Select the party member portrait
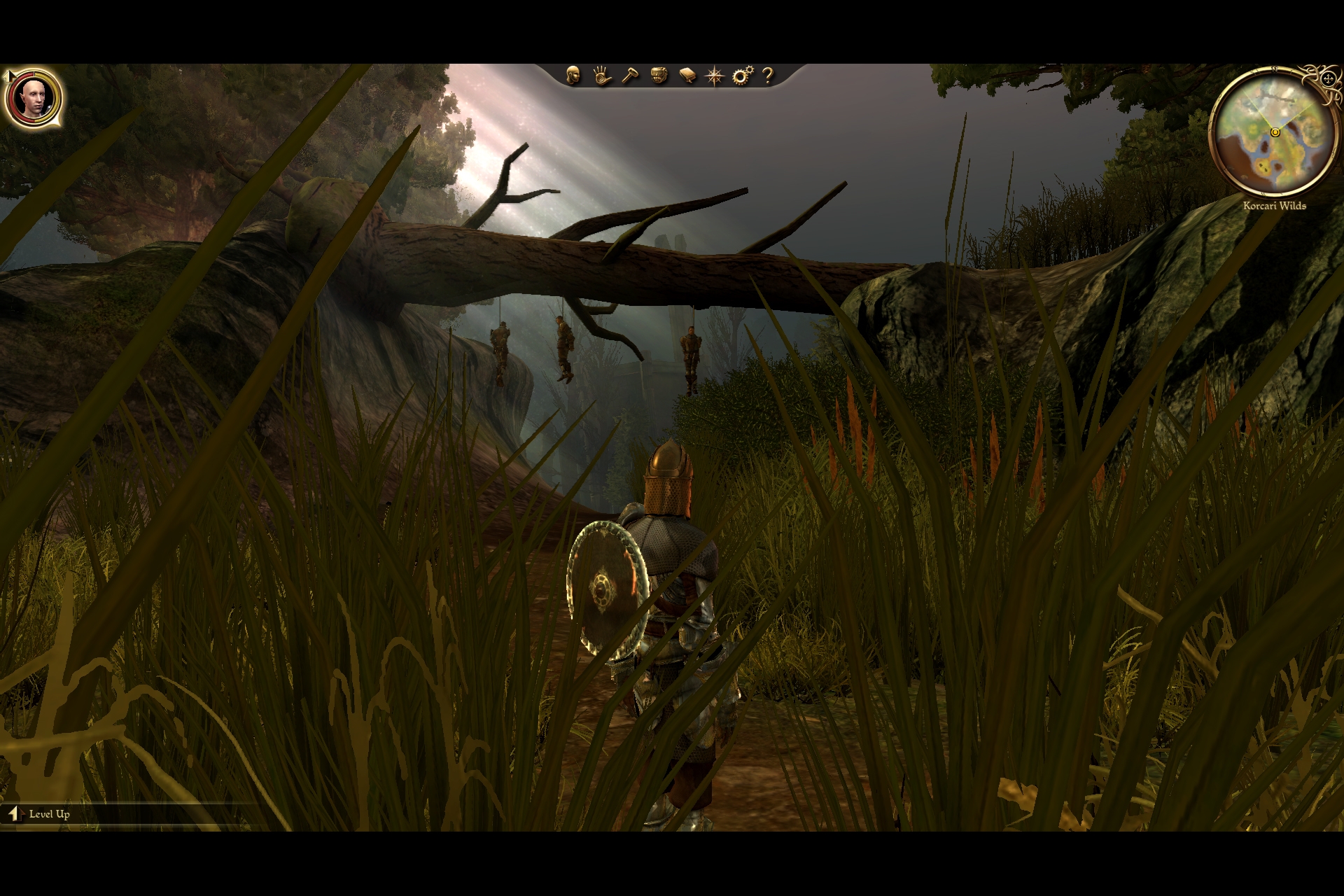This screenshot has height=896, width=1344. [x=34, y=98]
